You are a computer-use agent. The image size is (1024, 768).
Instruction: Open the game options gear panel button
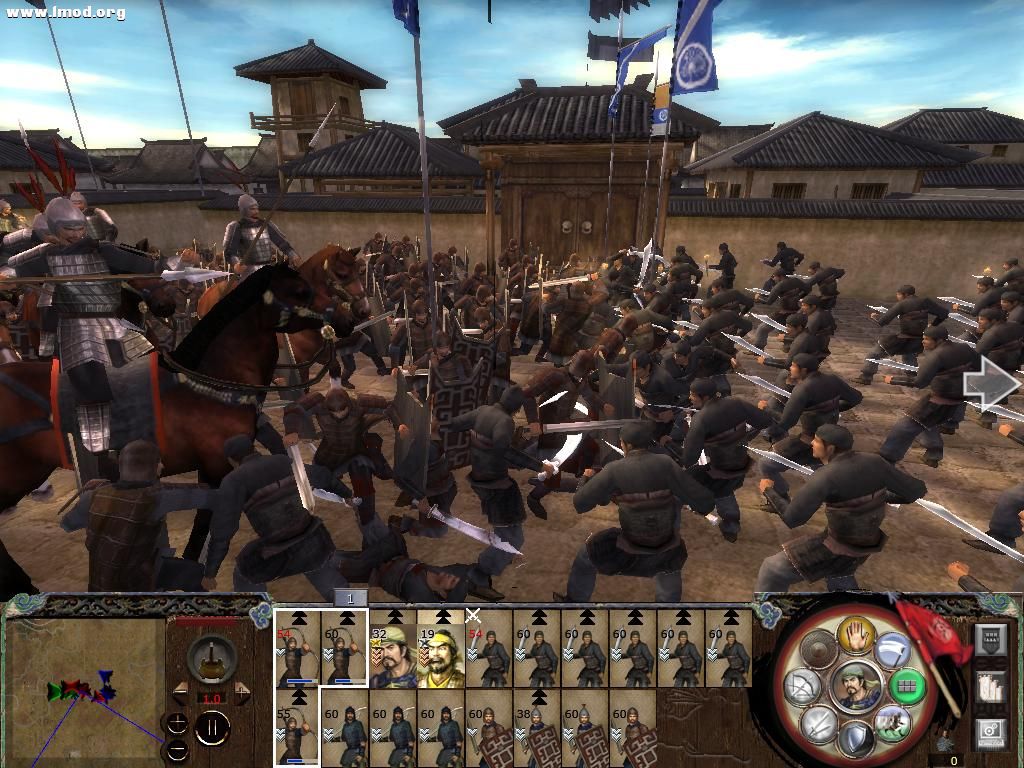tap(989, 734)
